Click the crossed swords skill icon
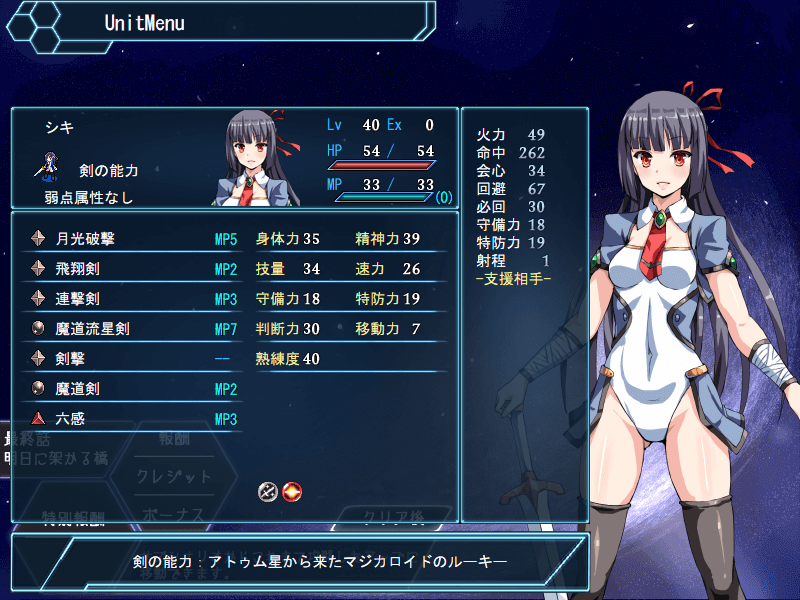Image resolution: width=800 pixels, height=600 pixels. (267, 491)
